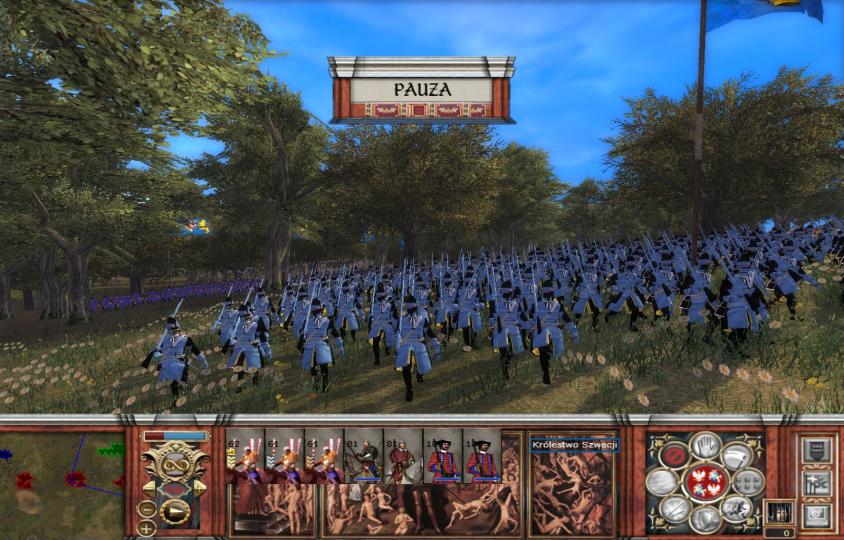Viewport: 844px width, 540px height.
Task: Click the top shield button in right panel
Action: pos(816,451)
